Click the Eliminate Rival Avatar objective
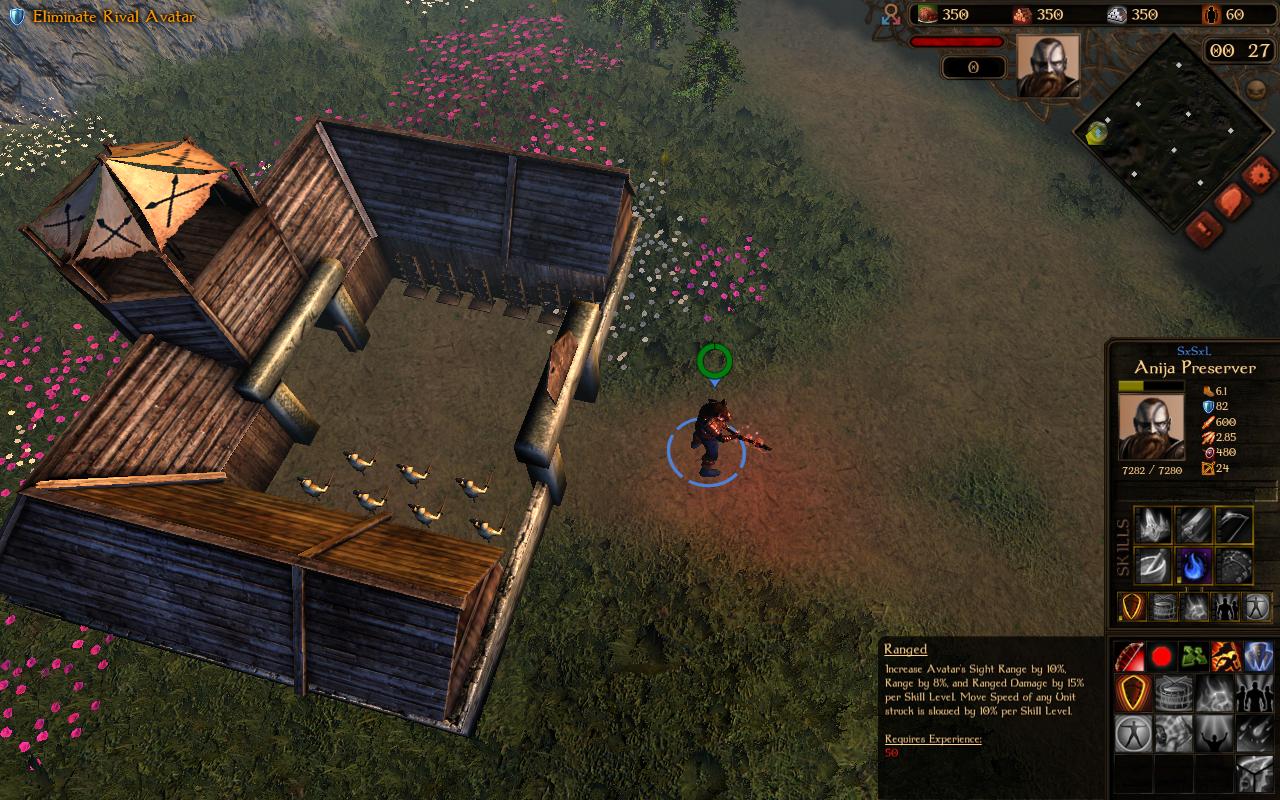1280x800 pixels. pos(103,17)
